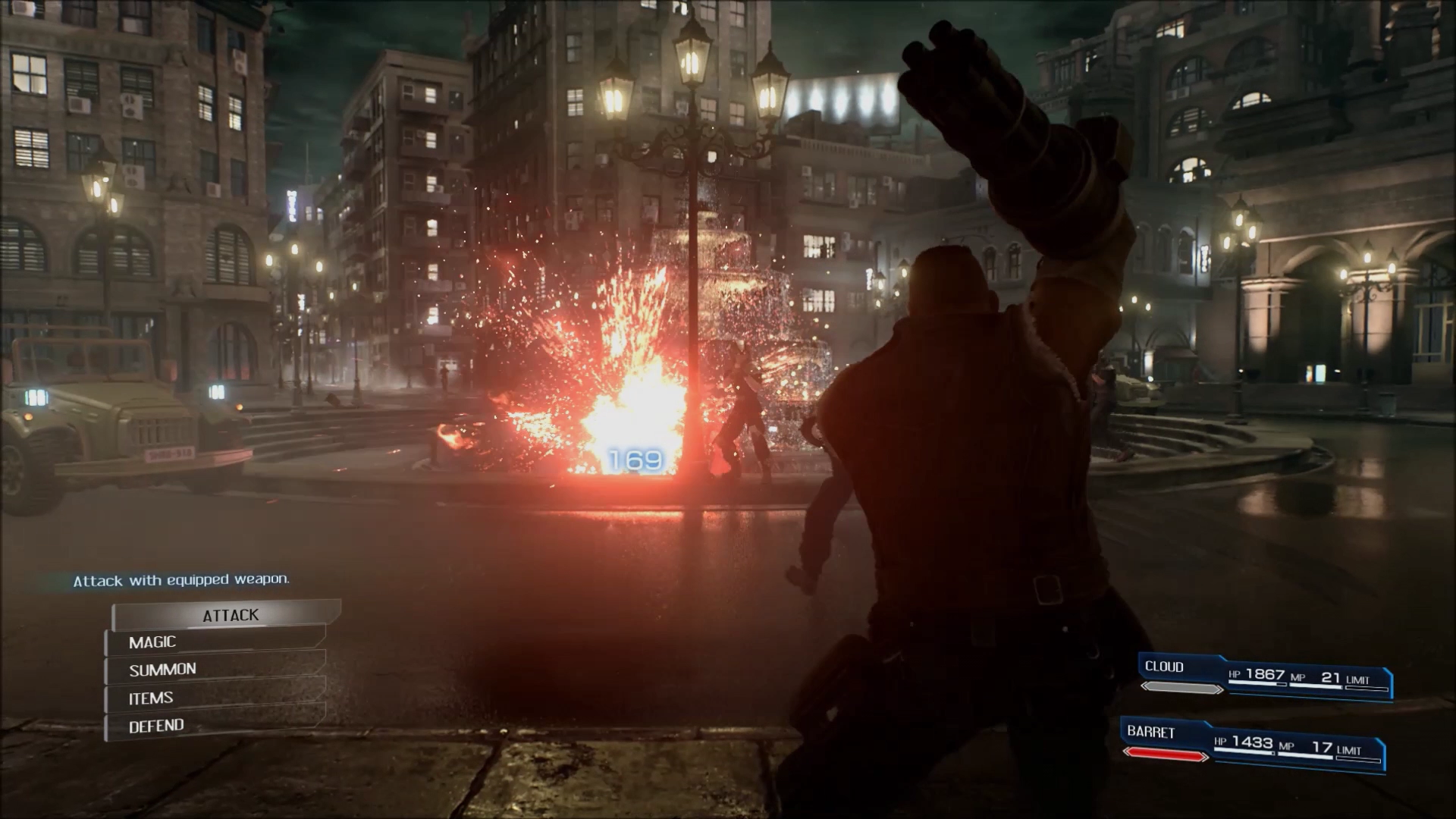Choose the SUMMON command

[x=216, y=670]
